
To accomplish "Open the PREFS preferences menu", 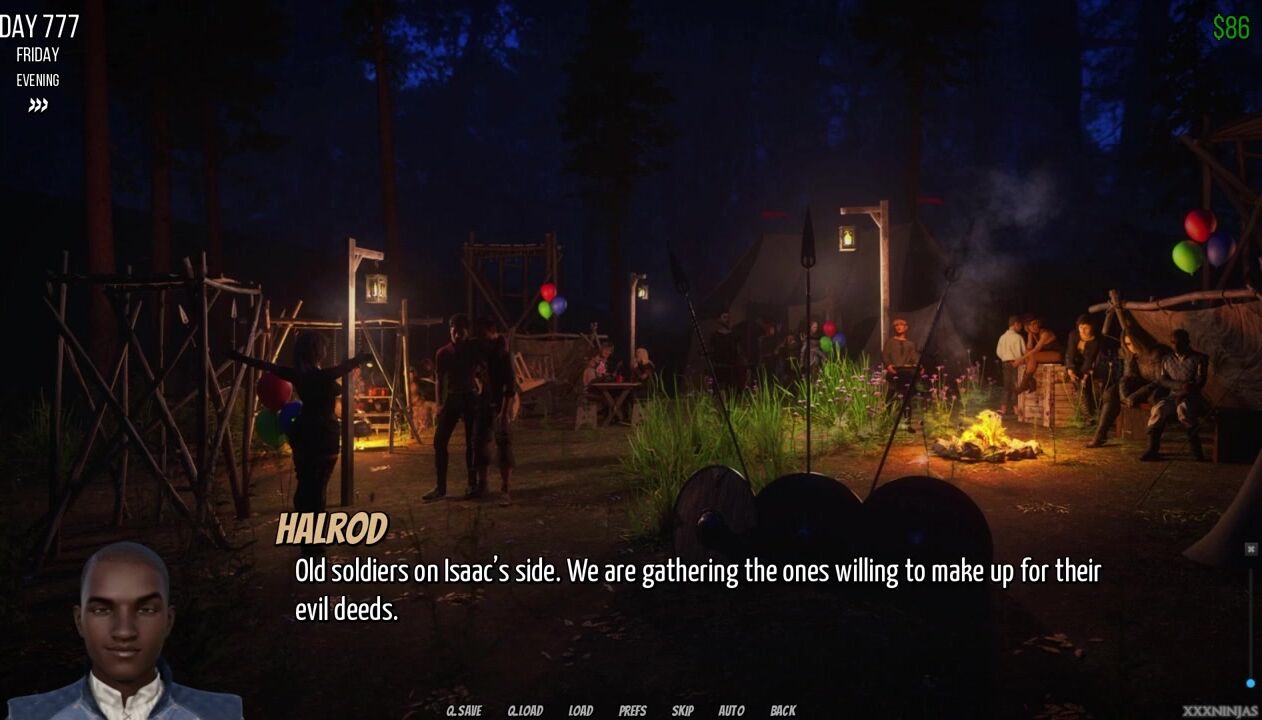I will tap(632, 711).
